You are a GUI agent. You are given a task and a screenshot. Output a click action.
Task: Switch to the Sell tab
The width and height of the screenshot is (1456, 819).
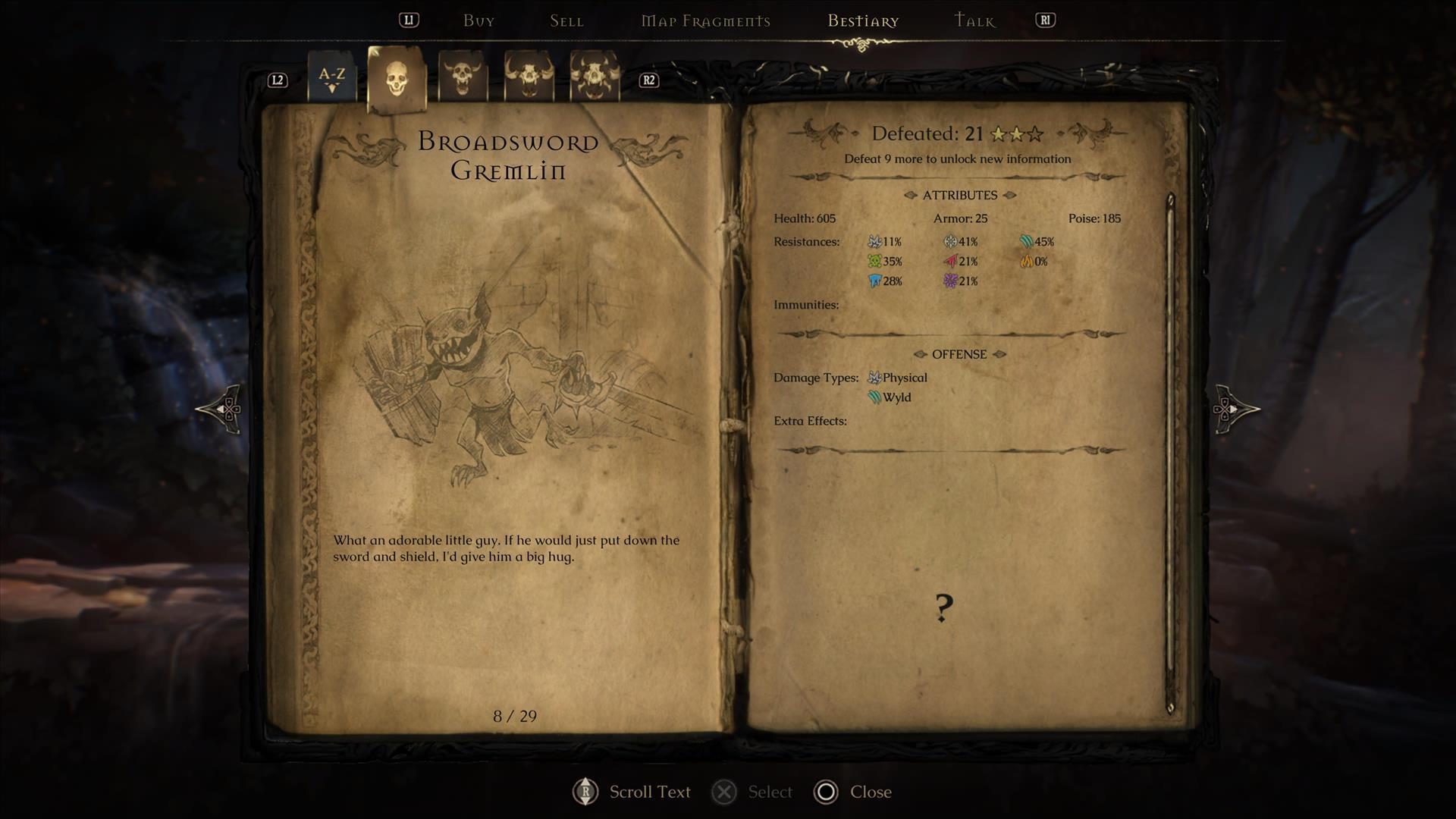coord(566,21)
